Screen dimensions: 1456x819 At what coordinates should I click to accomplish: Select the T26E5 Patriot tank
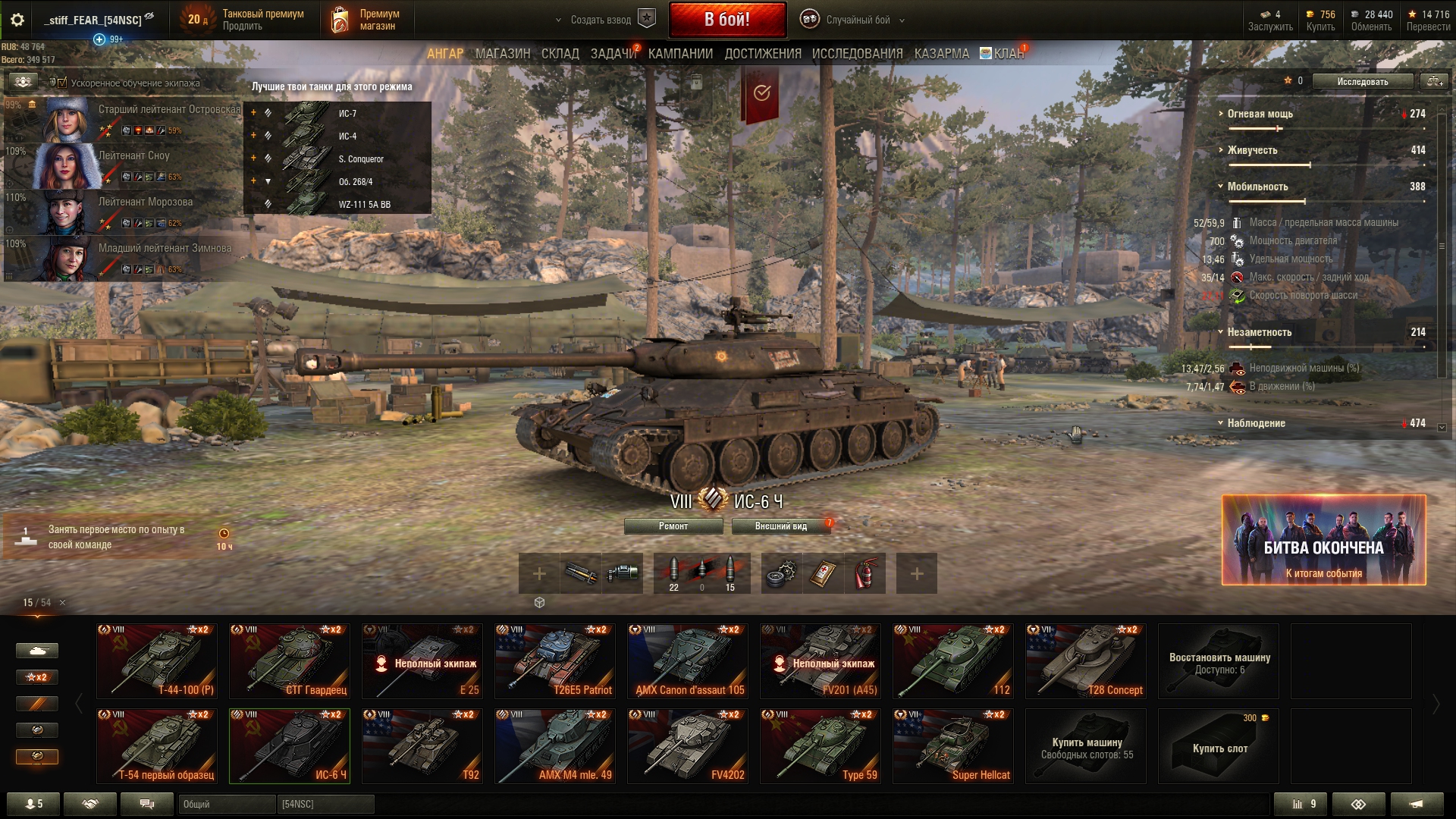click(555, 661)
